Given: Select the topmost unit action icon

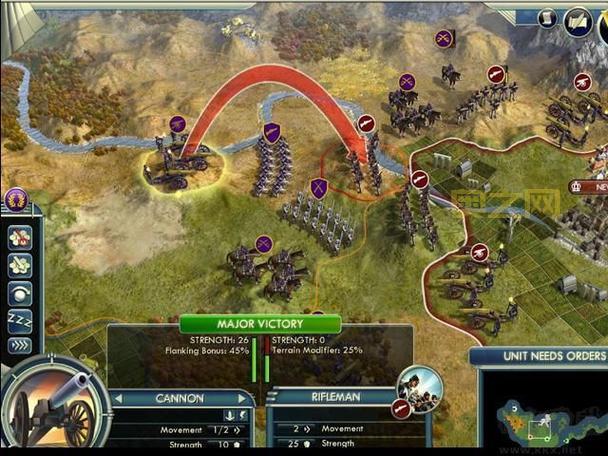Looking at the screenshot, I should (x=20, y=238).
